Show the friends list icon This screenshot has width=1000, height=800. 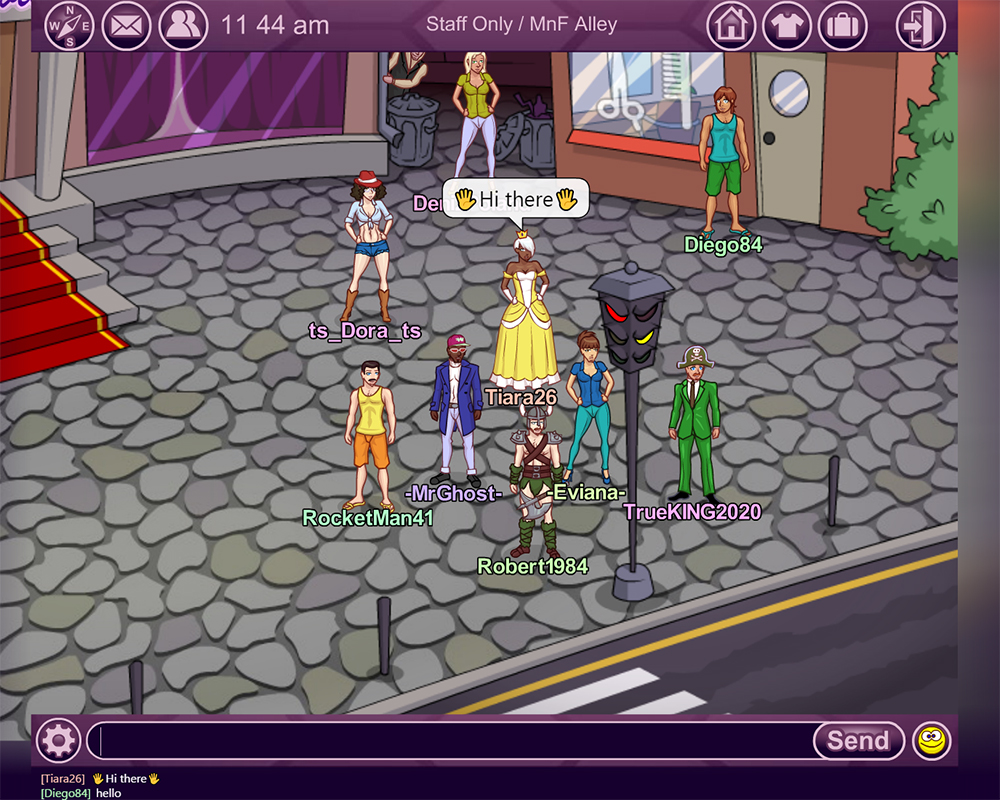coord(183,25)
